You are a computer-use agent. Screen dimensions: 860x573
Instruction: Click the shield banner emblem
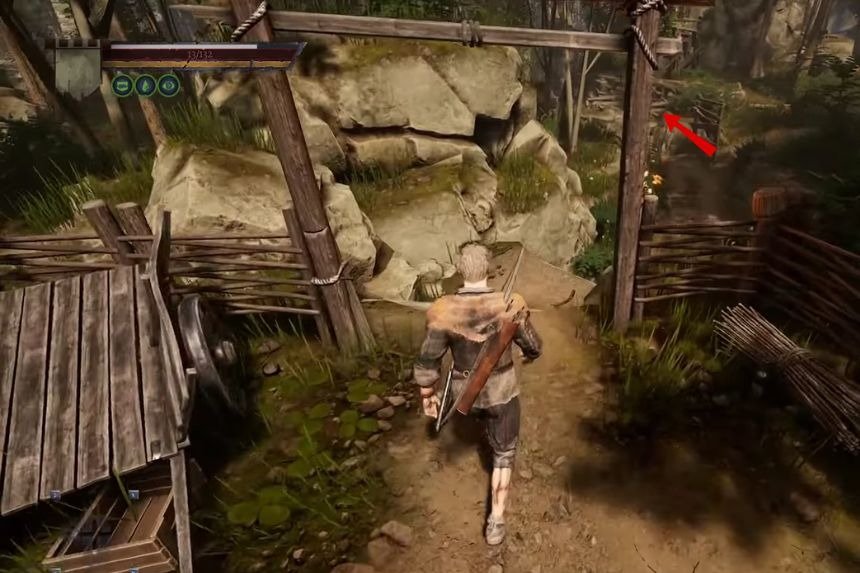pos(77,69)
